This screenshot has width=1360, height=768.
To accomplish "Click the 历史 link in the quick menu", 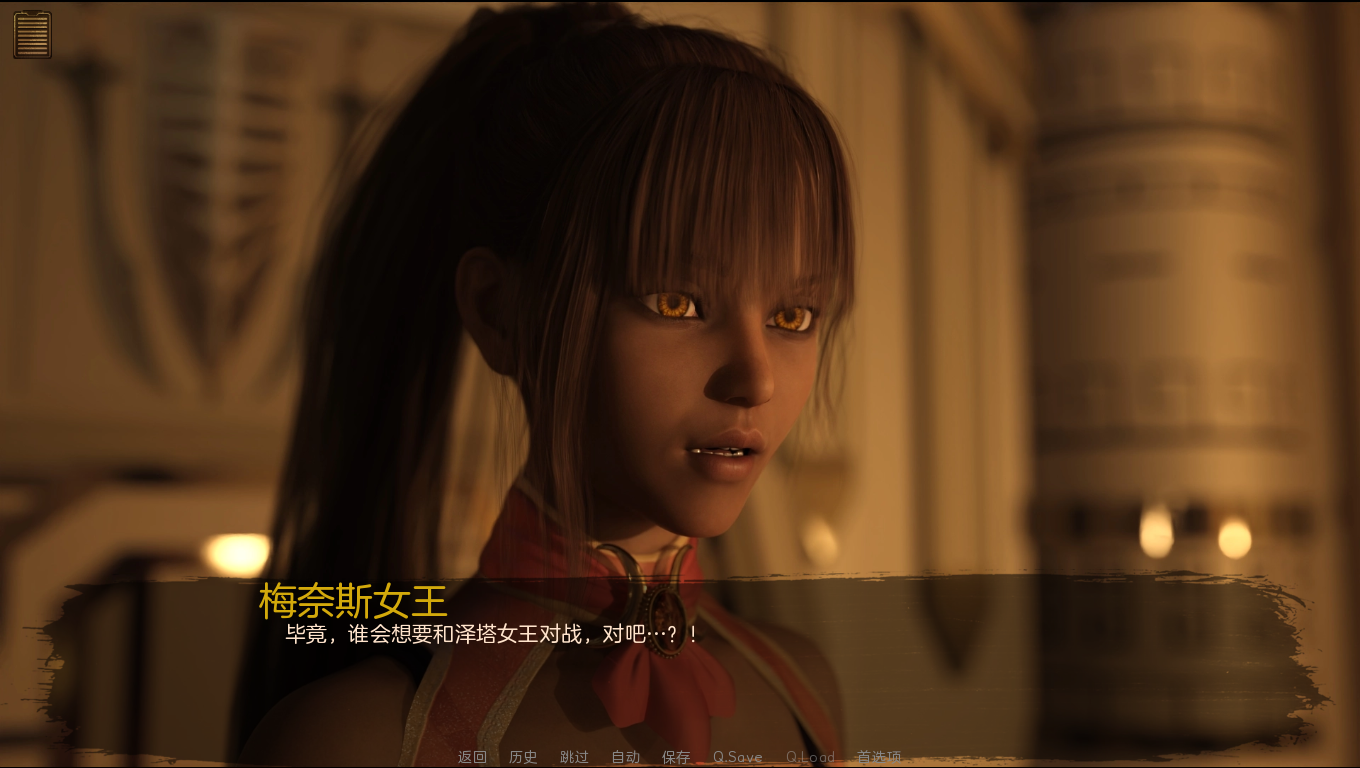I will pos(522,757).
